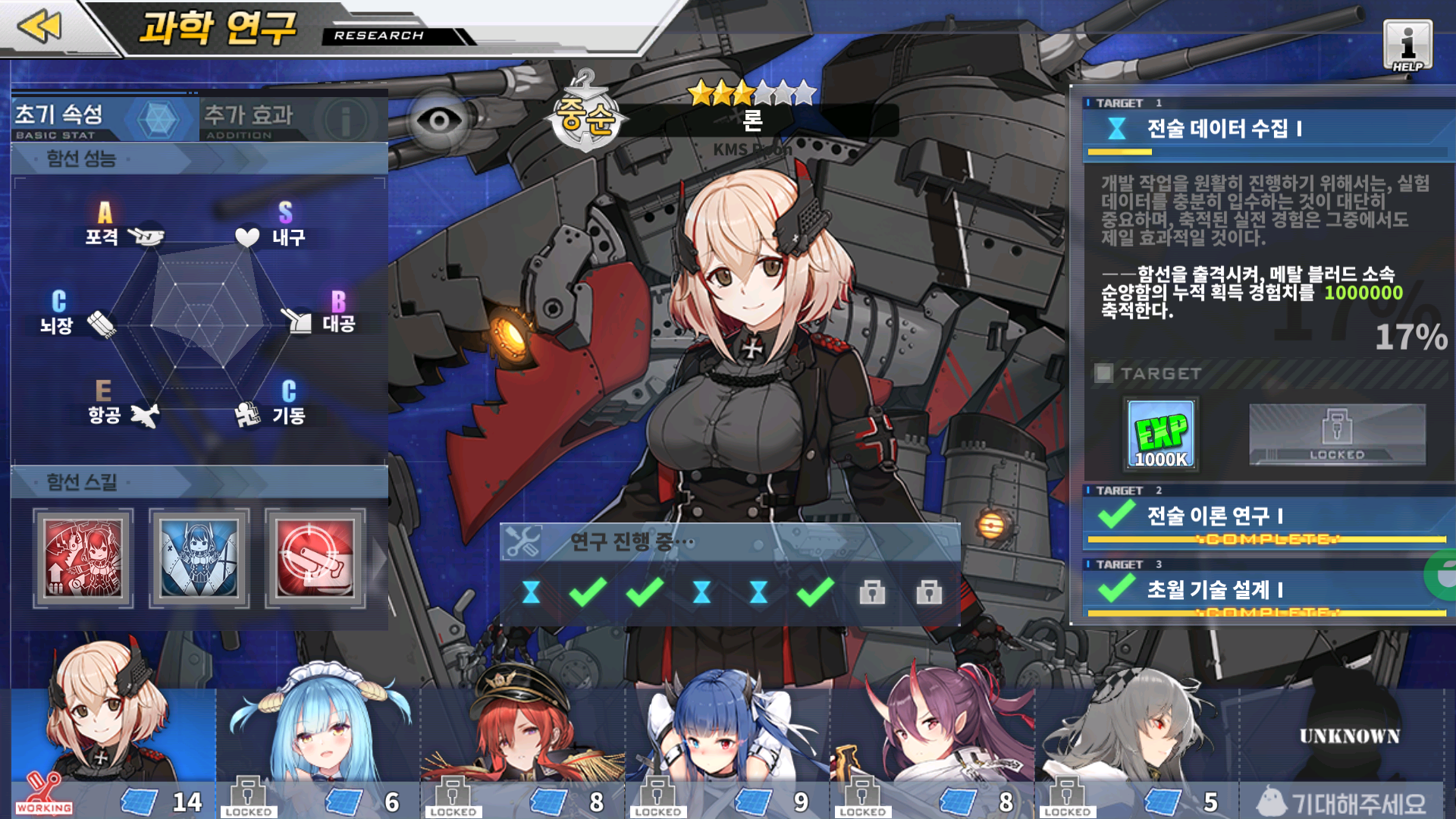
Task: Click the locked reward slot in Target panel
Action: coord(1337,435)
